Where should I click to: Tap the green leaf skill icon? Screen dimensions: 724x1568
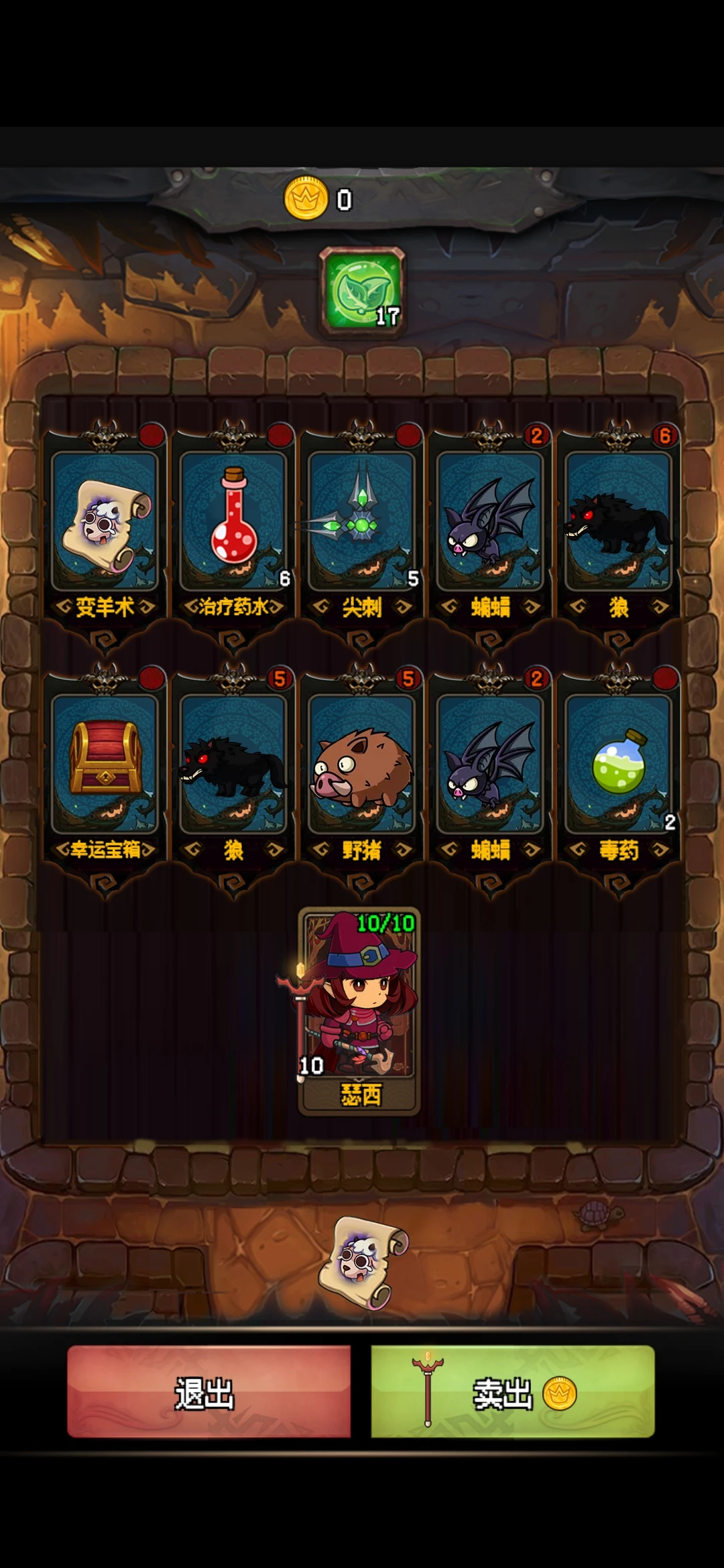point(362,291)
